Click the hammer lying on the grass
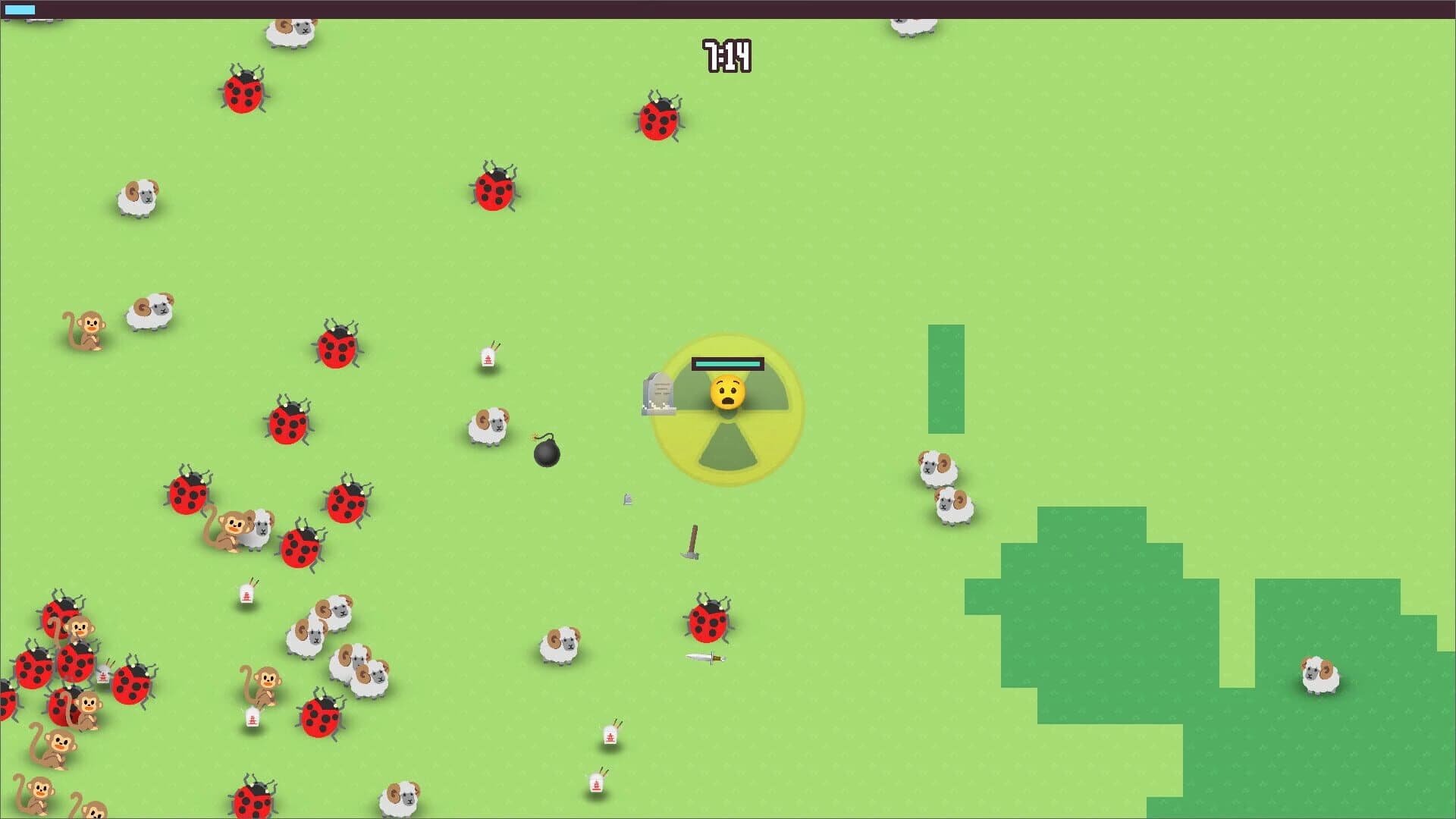 tap(694, 546)
